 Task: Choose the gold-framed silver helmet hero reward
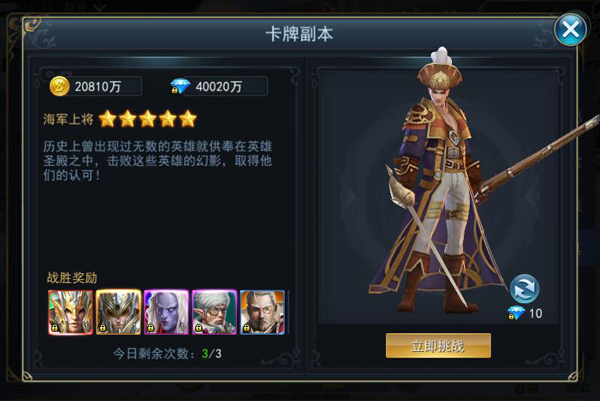click(118, 312)
